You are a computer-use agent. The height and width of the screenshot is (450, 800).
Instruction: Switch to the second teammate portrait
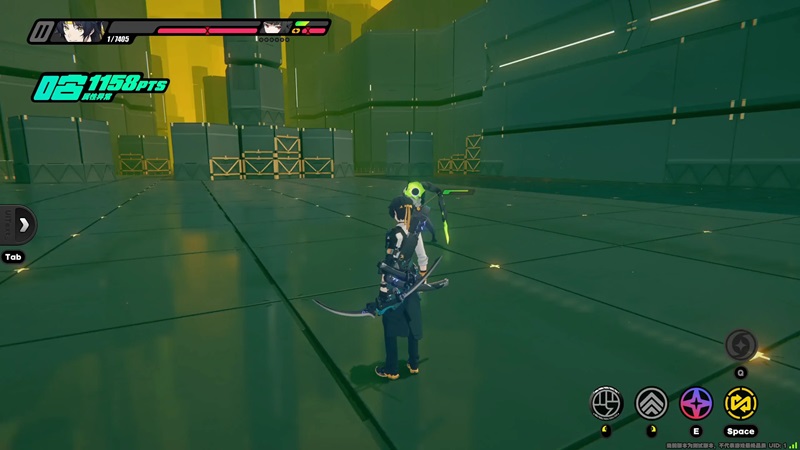[271, 29]
